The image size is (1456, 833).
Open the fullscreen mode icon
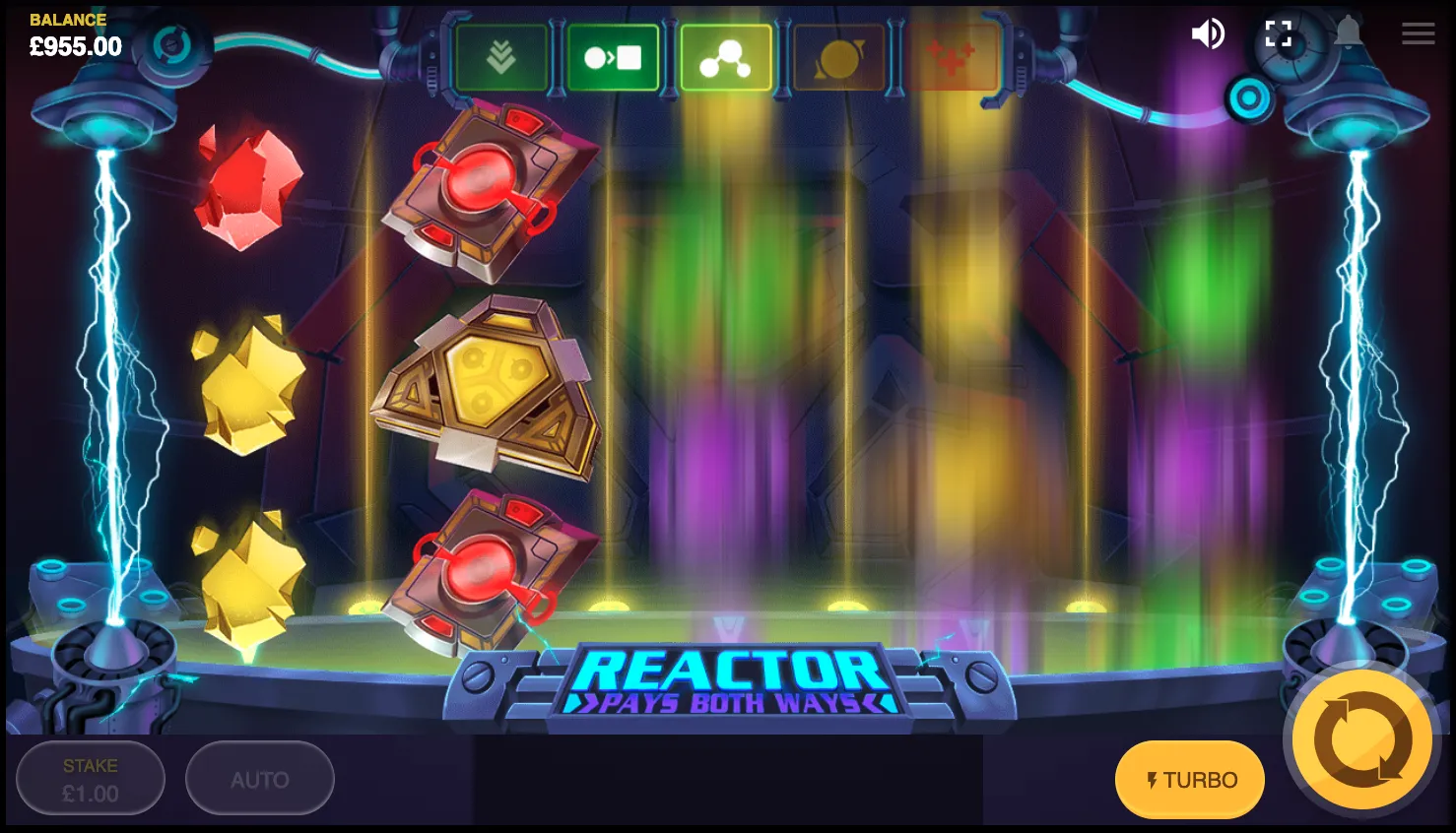1278,32
